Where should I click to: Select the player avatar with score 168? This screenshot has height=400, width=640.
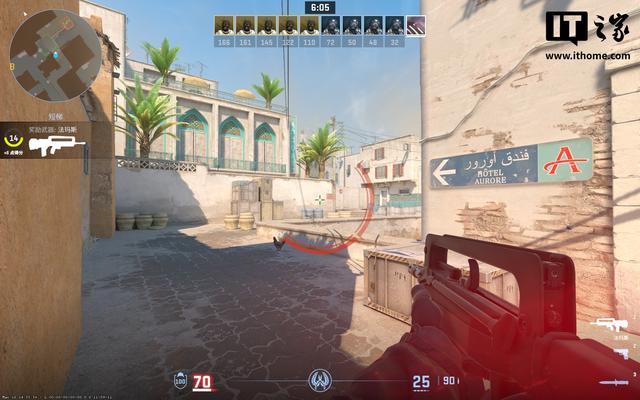224,26
